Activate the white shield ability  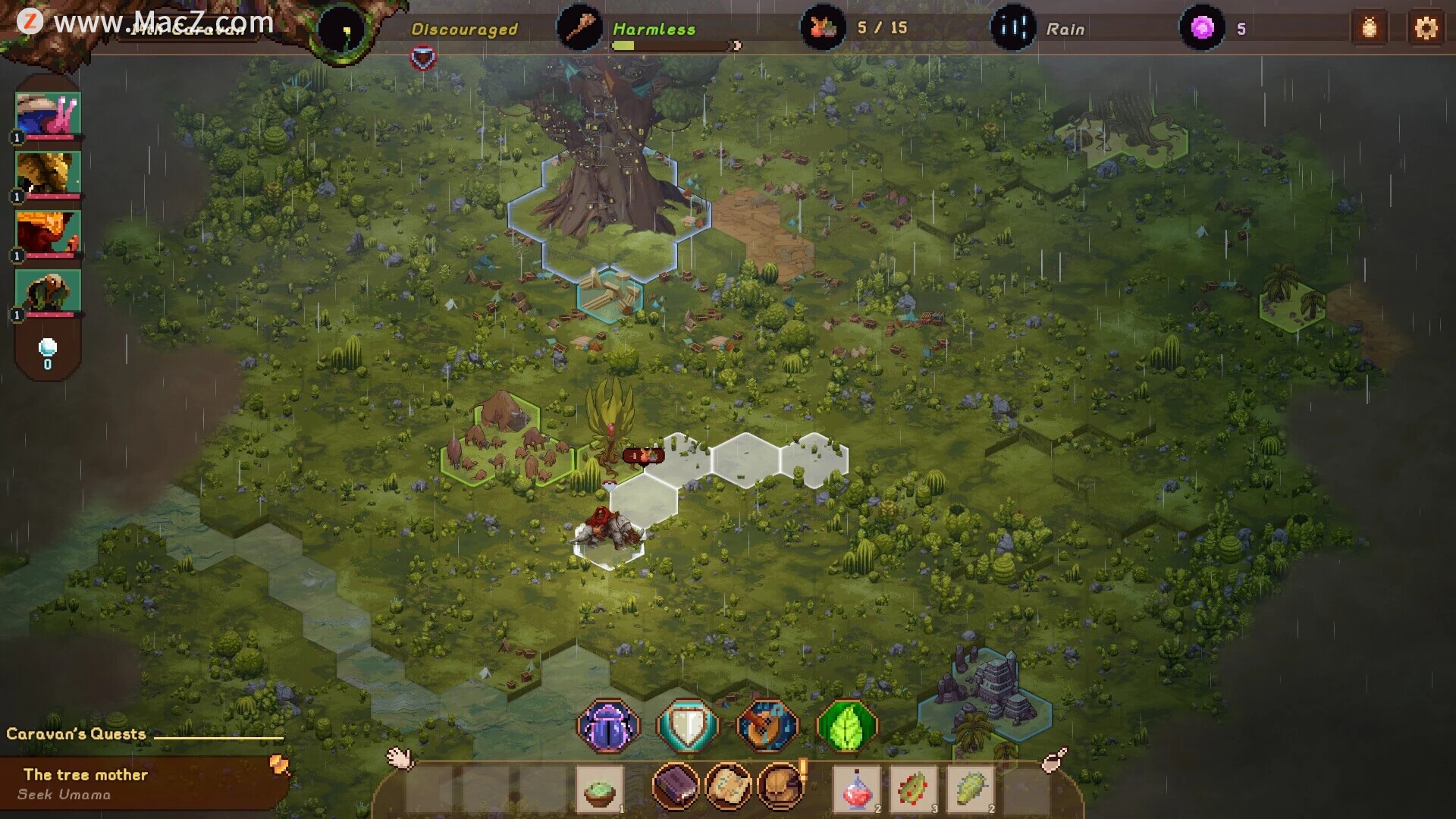pyautogui.click(x=688, y=726)
